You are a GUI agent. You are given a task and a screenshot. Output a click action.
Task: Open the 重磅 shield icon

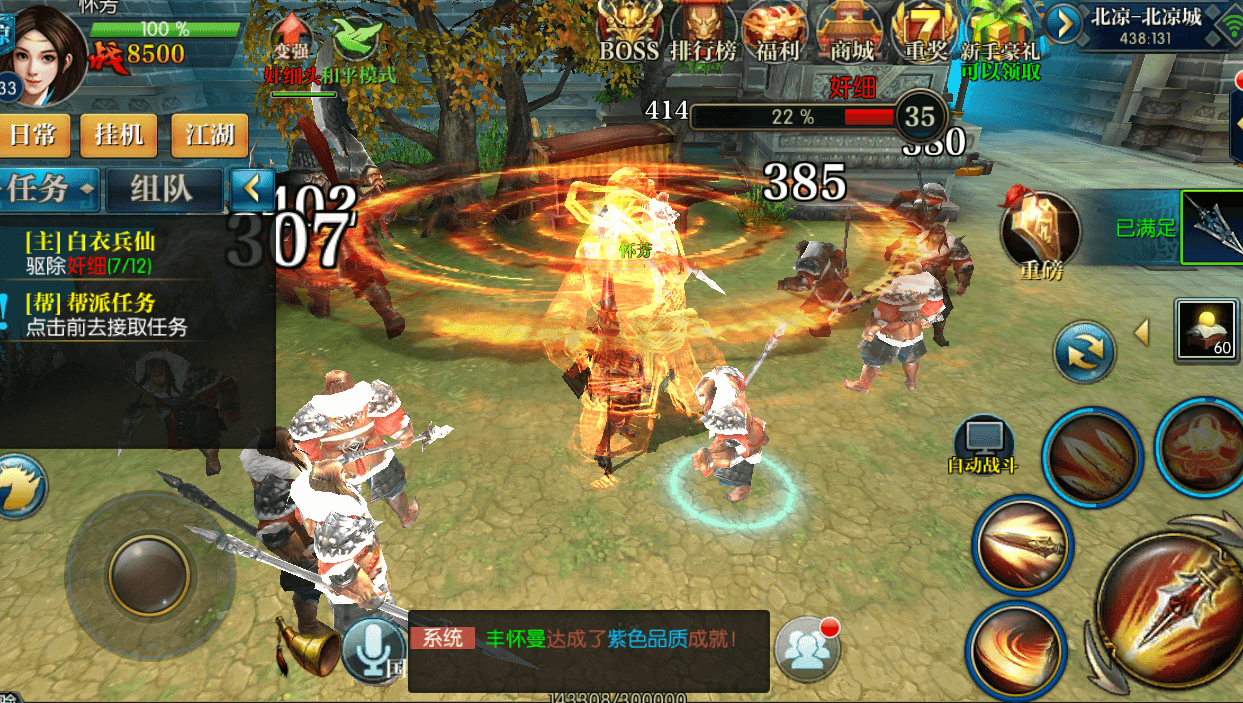[x=1040, y=232]
